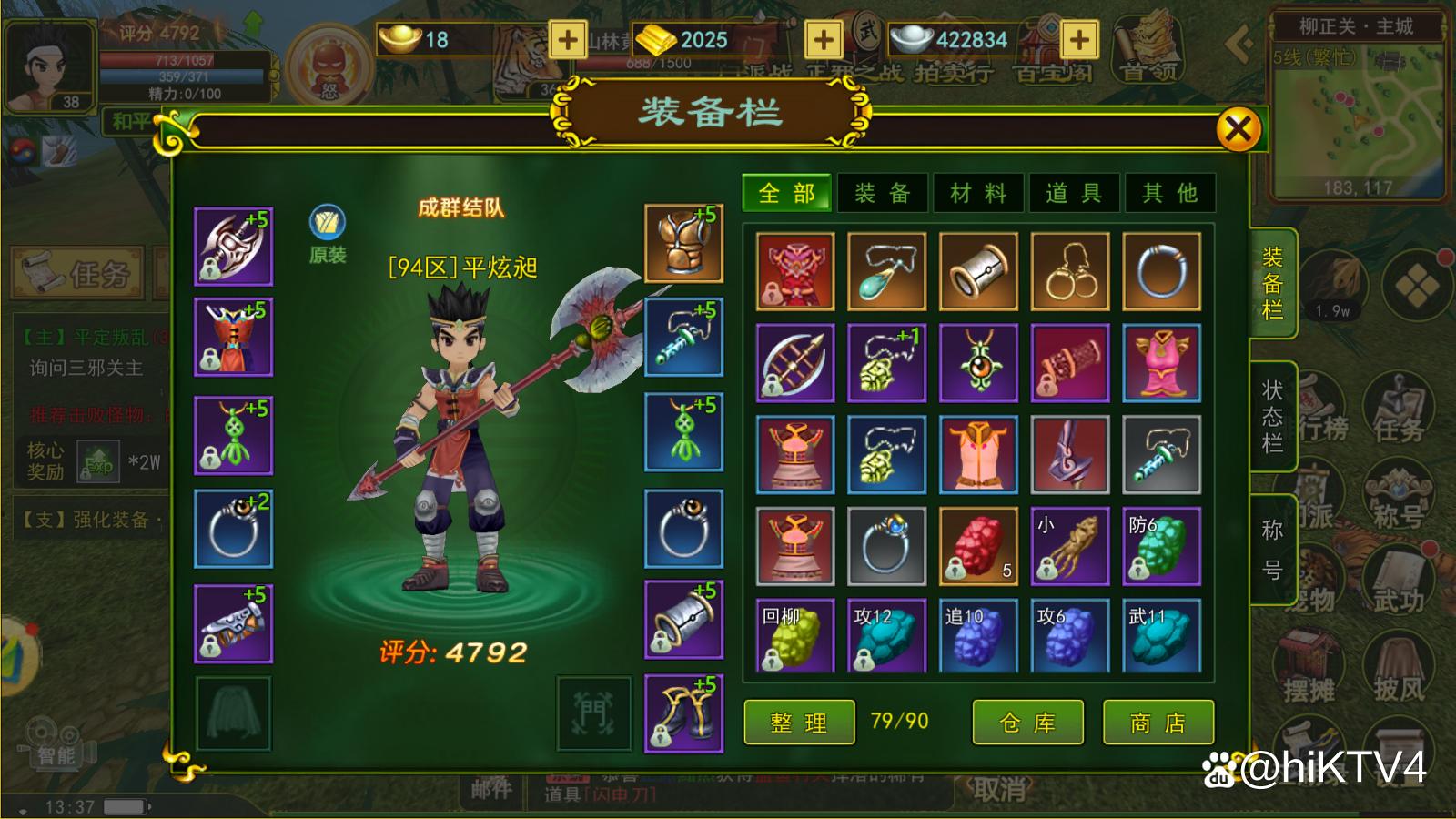Choose the 回柳 yellow stone item

pyautogui.click(x=795, y=636)
